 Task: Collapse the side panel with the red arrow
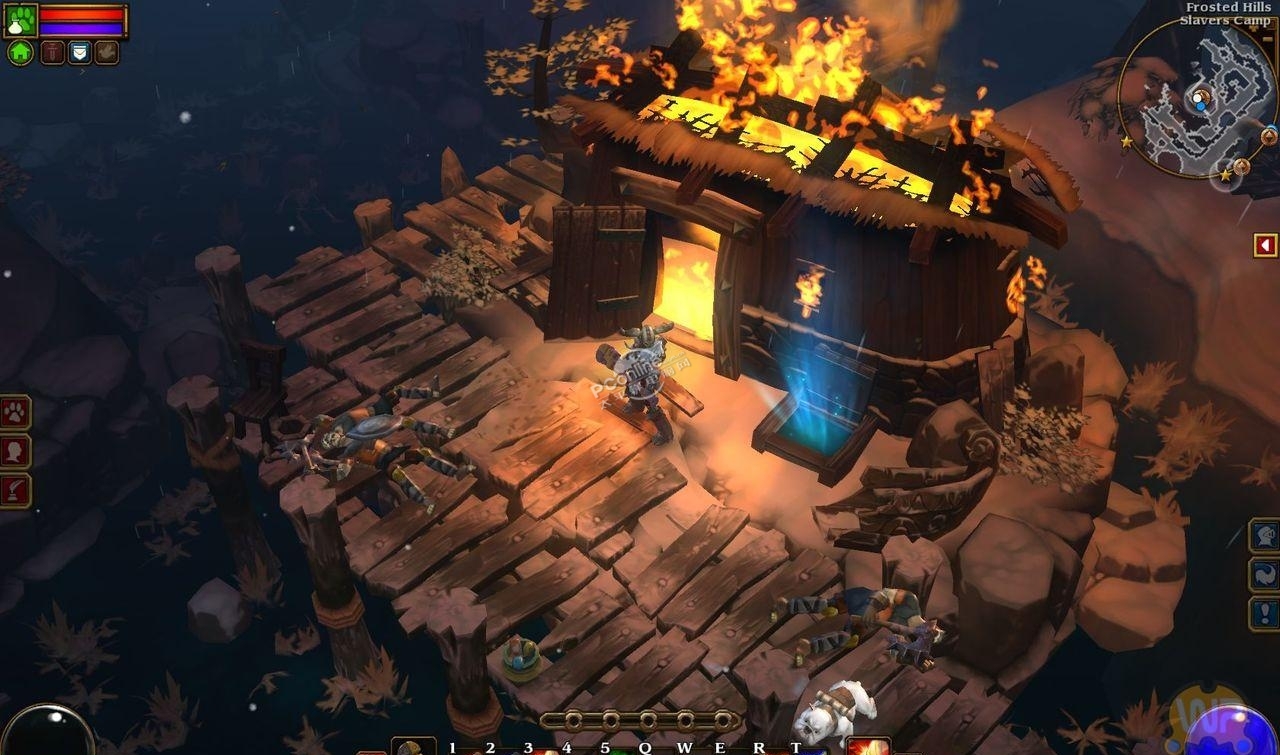(1266, 245)
